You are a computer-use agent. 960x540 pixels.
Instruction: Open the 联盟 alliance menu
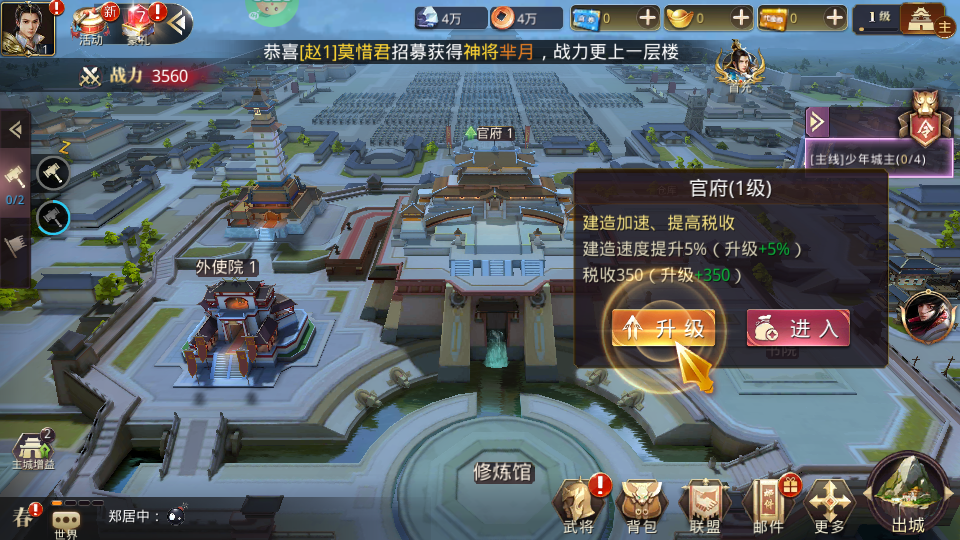704,503
